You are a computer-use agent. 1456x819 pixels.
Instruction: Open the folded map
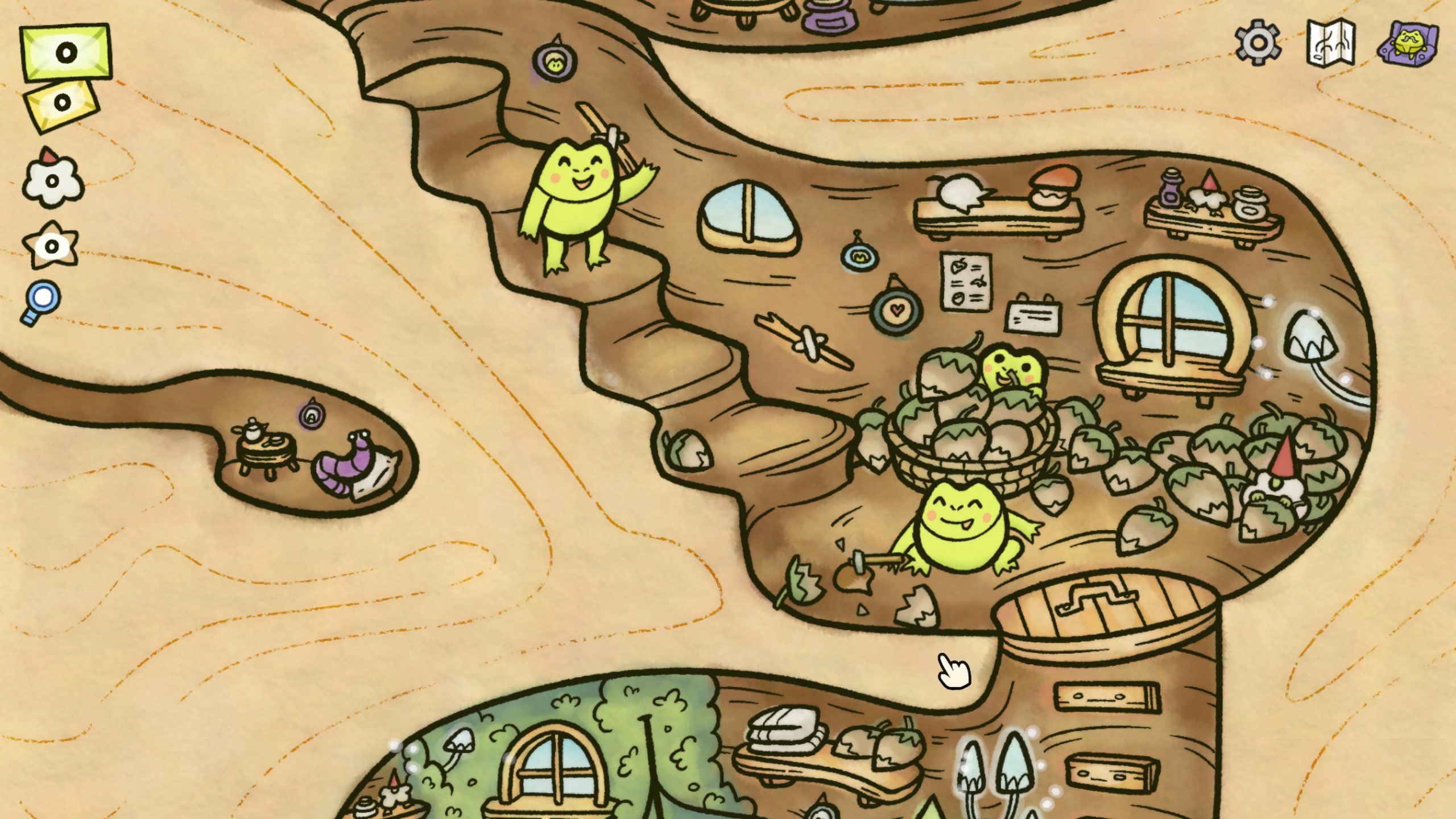coord(1330,43)
